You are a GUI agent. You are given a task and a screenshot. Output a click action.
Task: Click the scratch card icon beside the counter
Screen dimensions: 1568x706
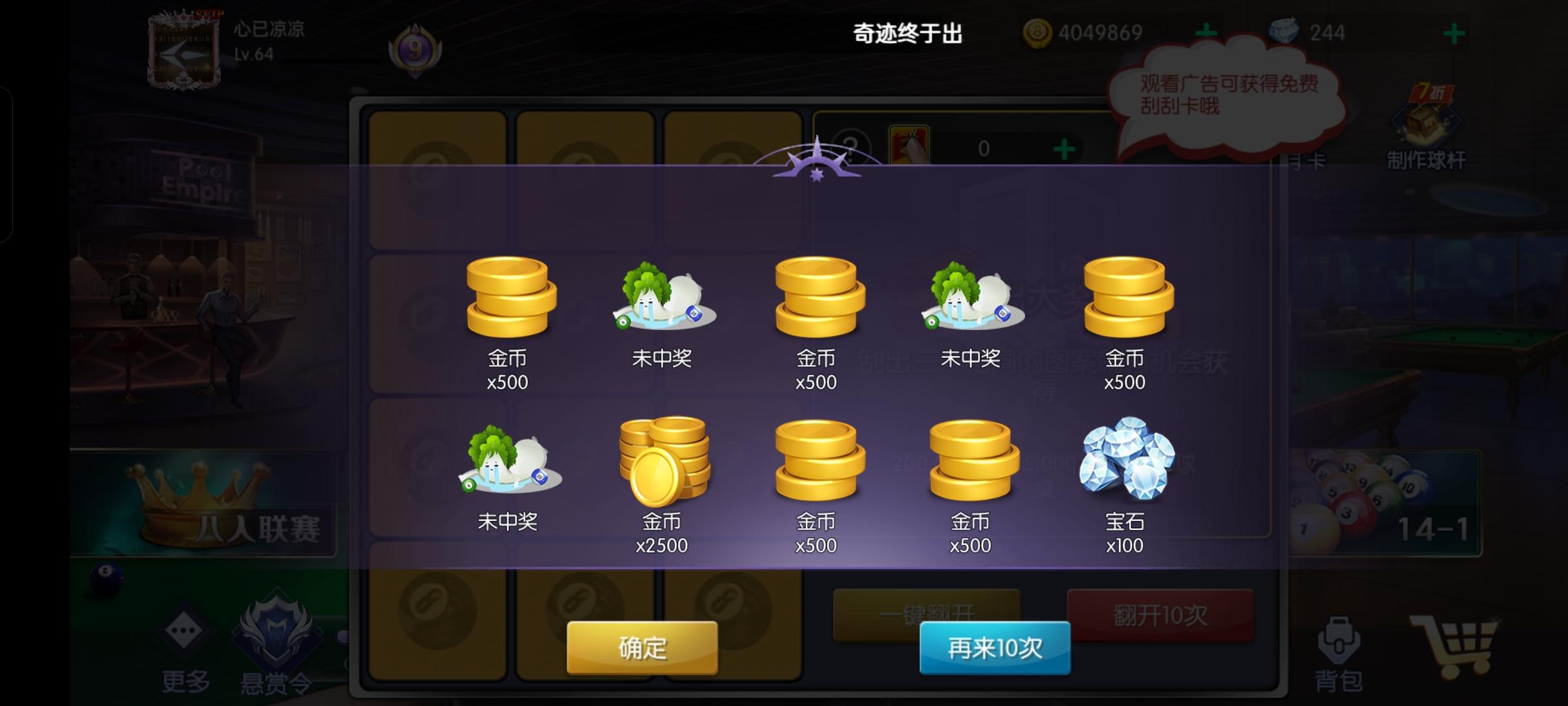pyautogui.click(x=908, y=146)
